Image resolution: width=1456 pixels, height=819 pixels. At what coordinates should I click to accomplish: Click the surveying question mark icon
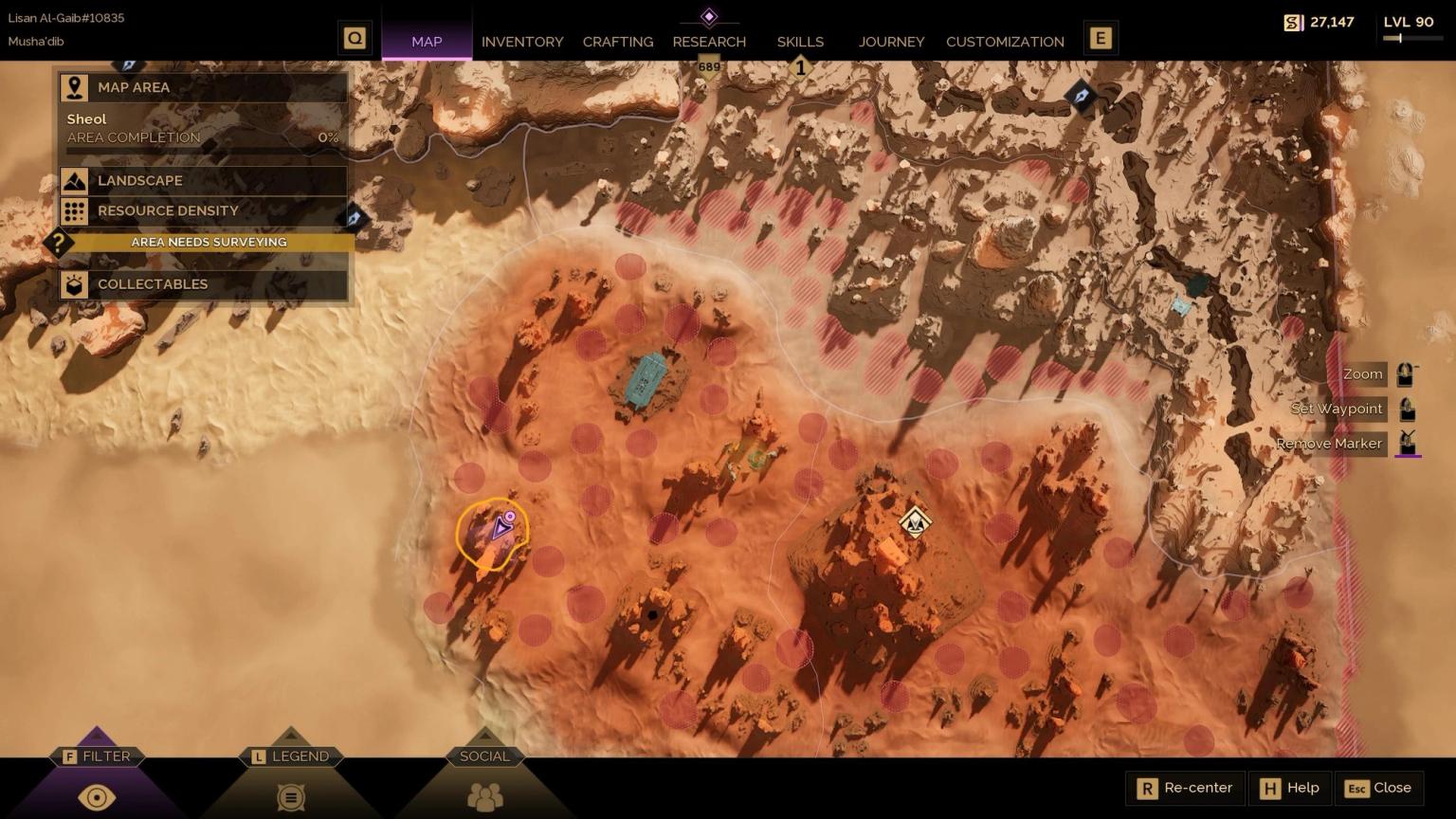[59, 243]
